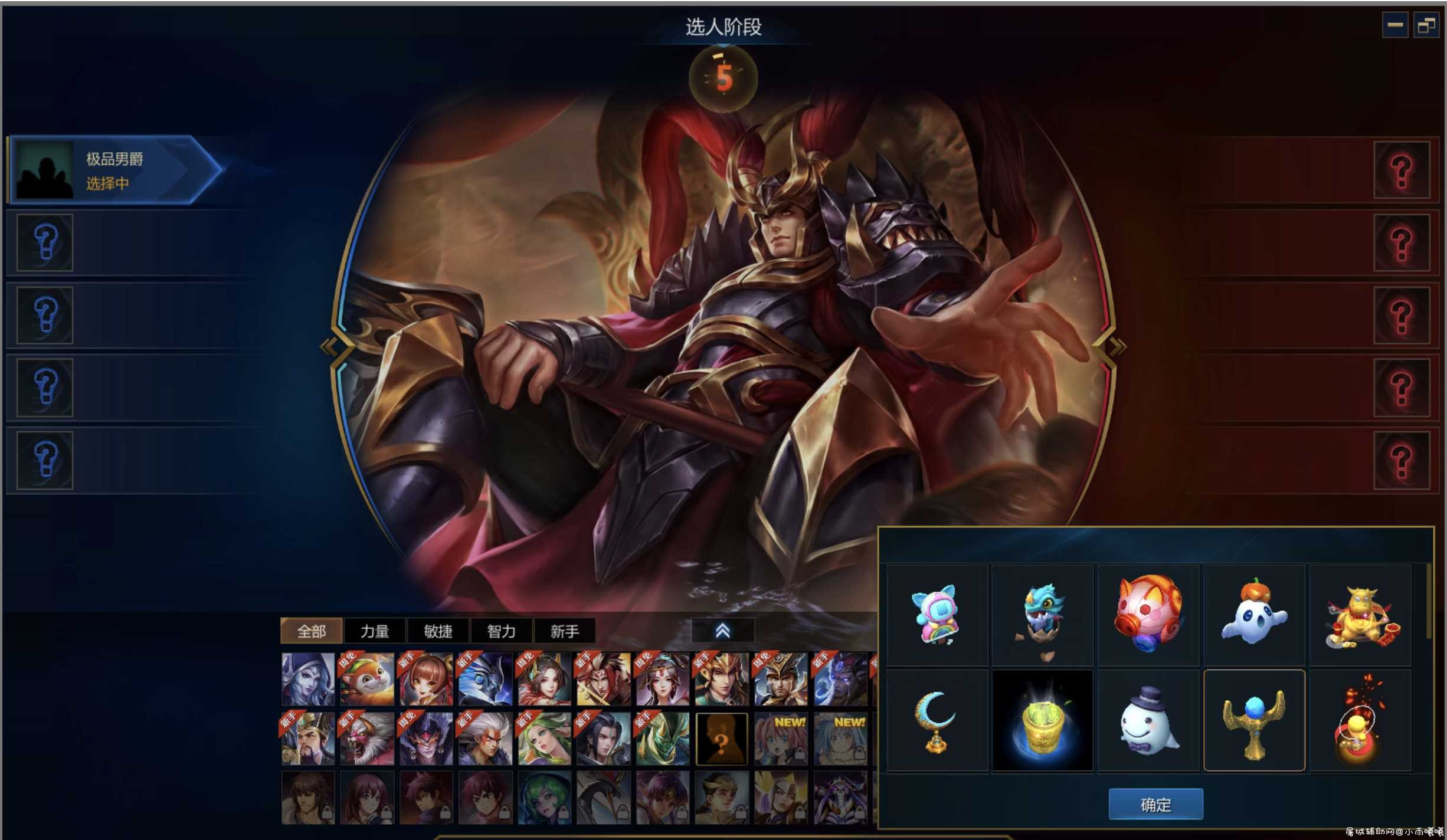
Task: Open the 智力 intelligence hero tab
Action: click(x=501, y=631)
